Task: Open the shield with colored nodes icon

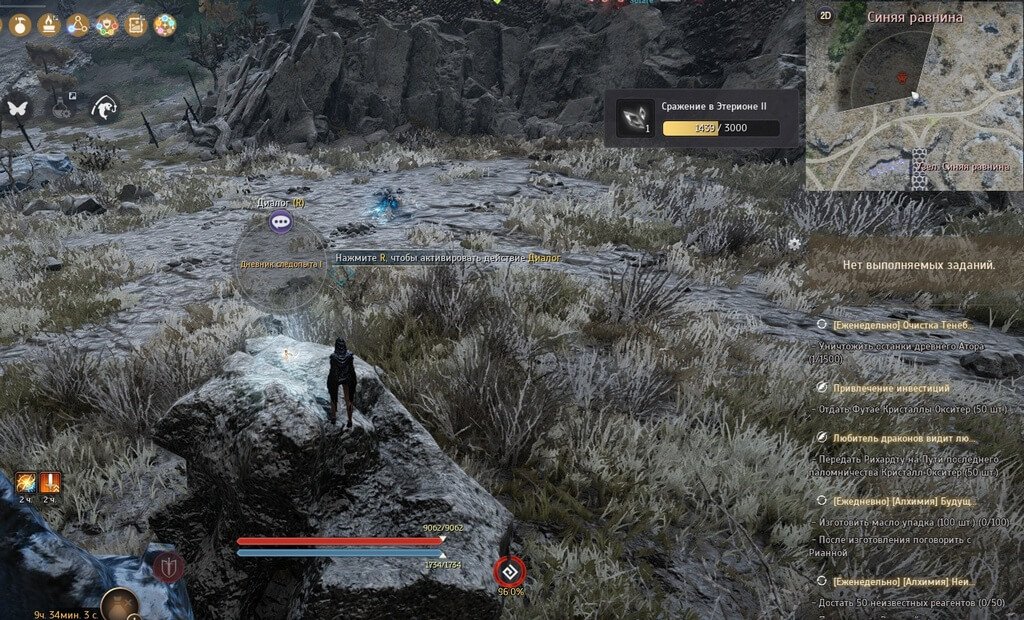Action: pyautogui.click(x=107, y=25)
